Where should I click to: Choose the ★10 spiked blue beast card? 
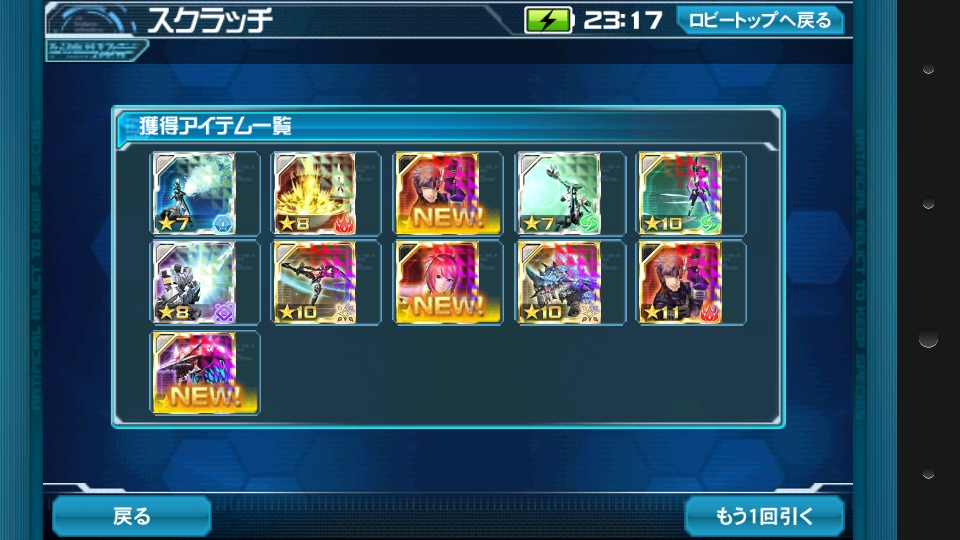pos(558,282)
